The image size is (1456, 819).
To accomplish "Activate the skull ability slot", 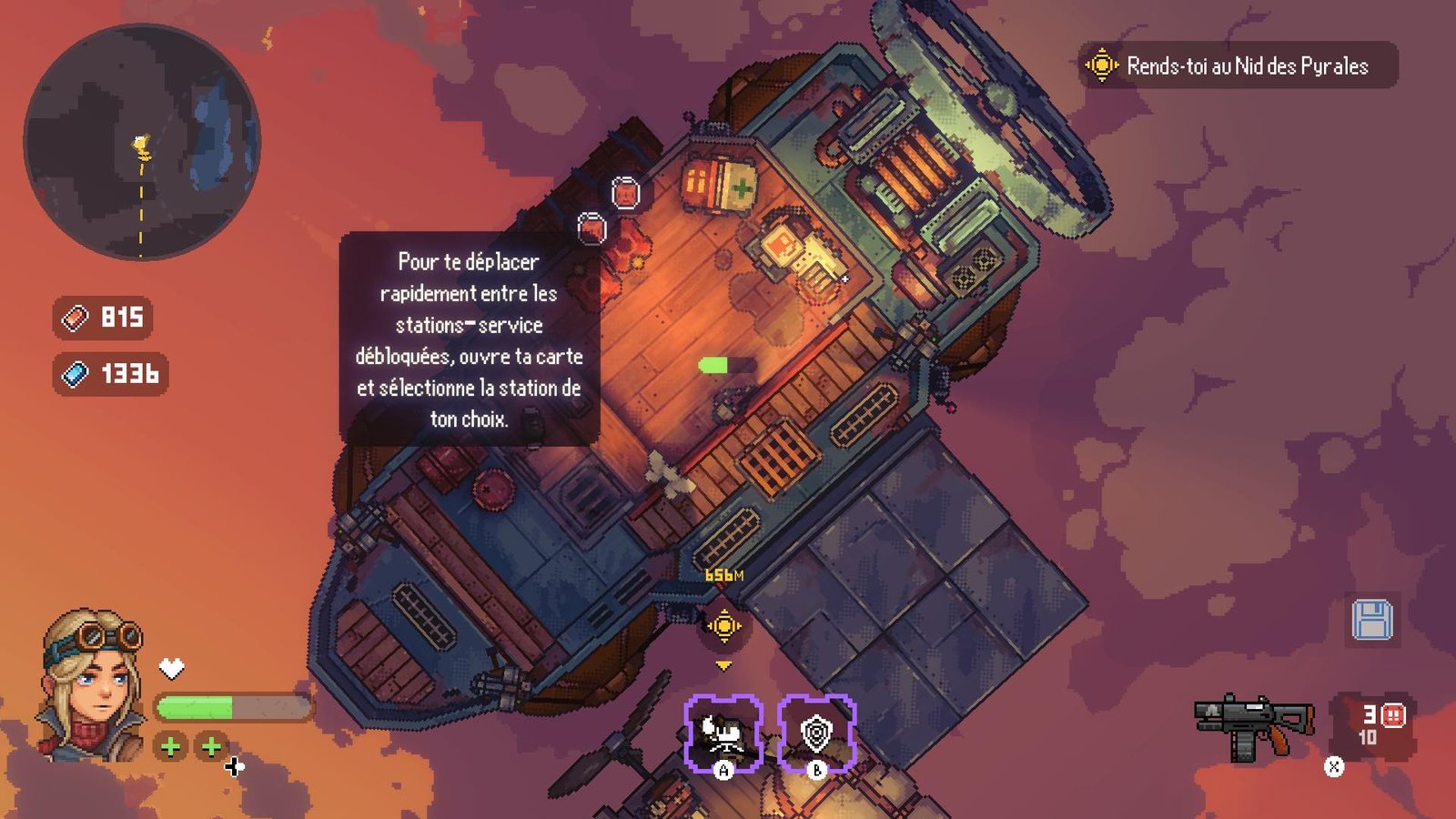I will [723, 733].
